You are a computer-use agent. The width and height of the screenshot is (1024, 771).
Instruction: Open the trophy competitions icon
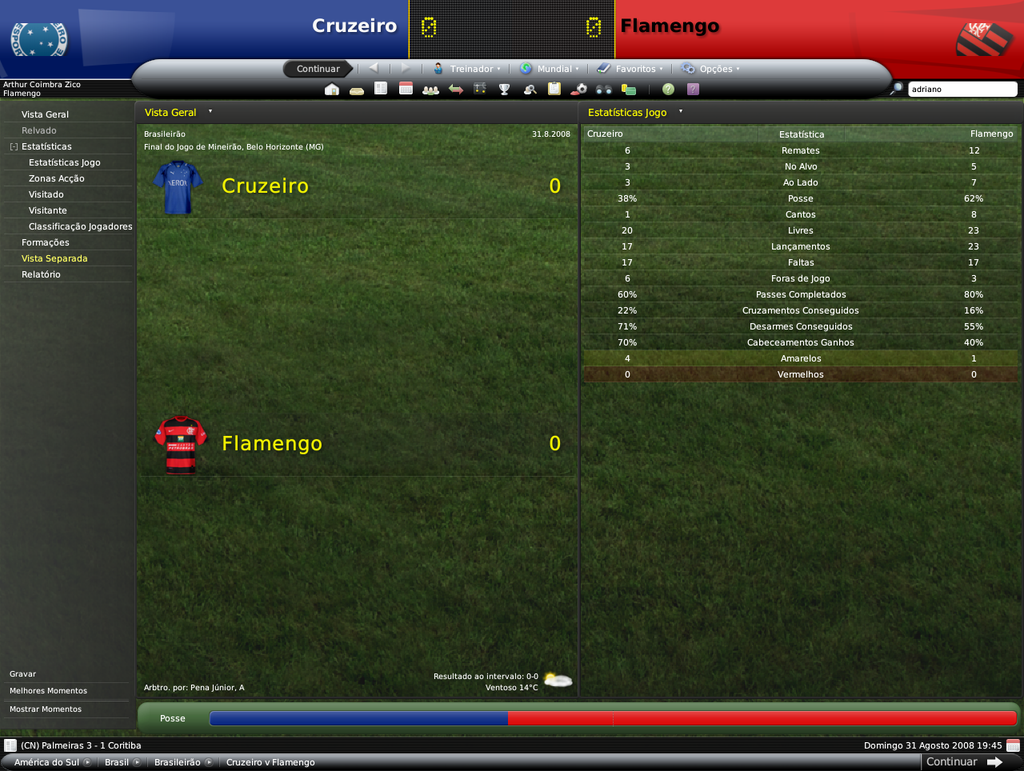tap(504, 89)
